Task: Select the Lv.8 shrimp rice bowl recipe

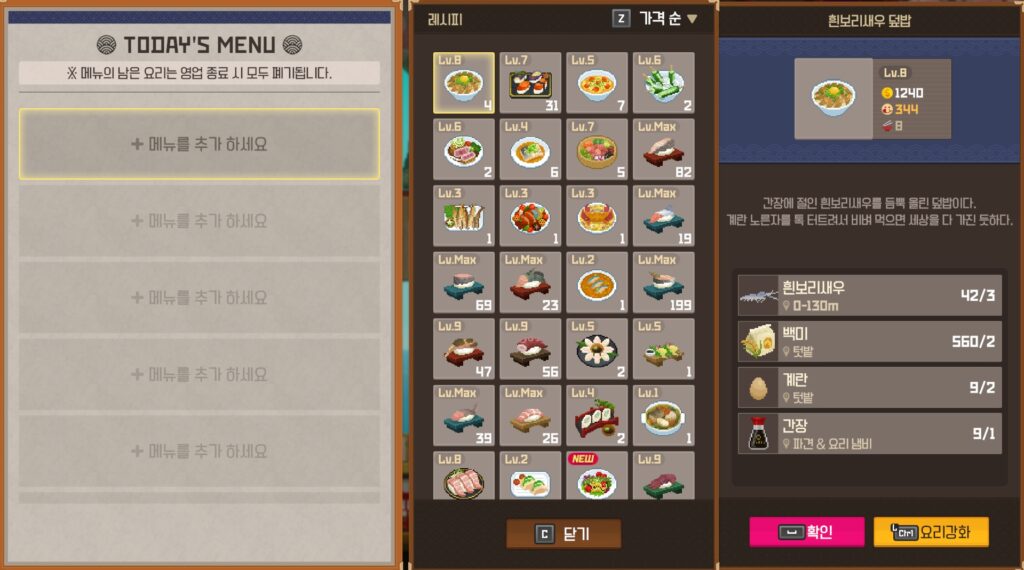Action: coord(464,83)
